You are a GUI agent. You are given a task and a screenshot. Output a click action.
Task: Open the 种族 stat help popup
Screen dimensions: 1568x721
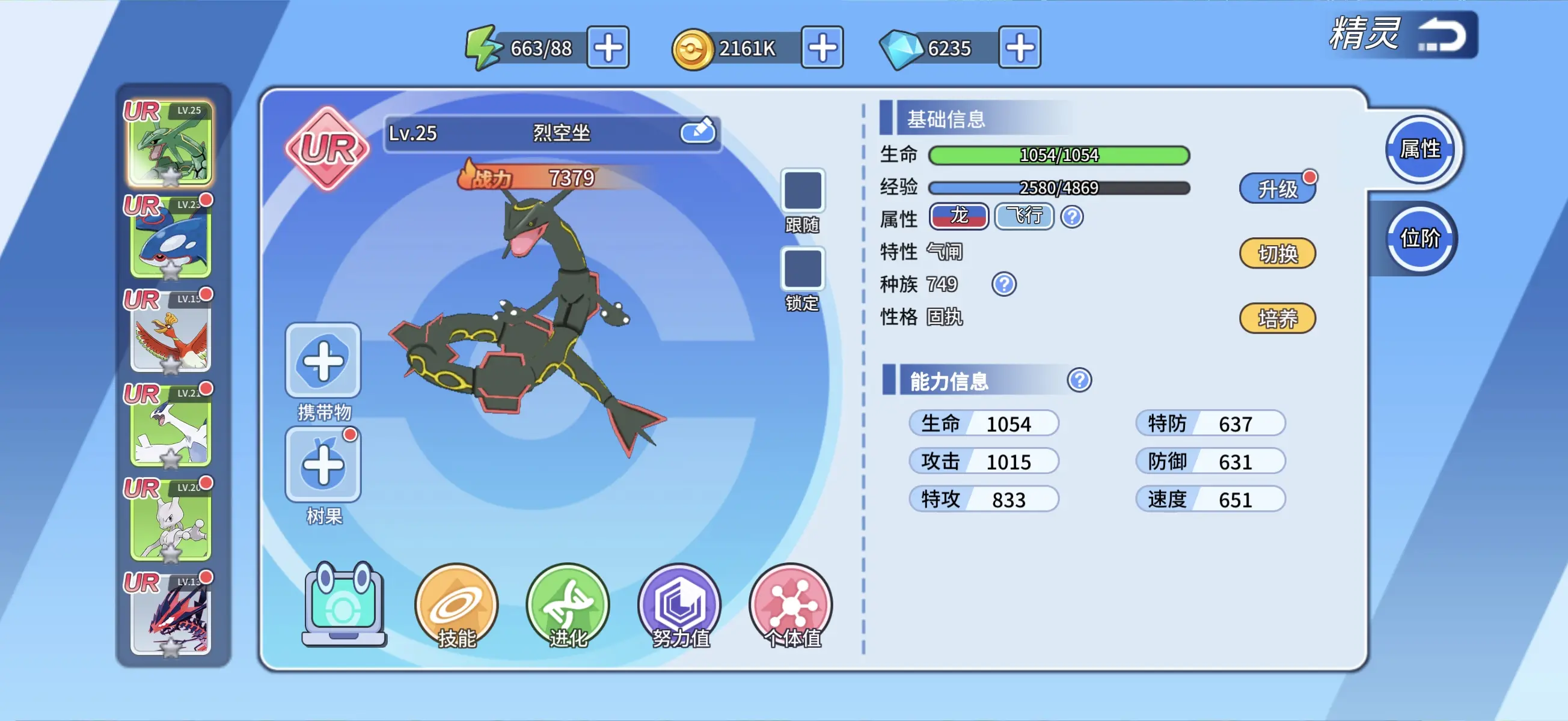click(x=1004, y=284)
